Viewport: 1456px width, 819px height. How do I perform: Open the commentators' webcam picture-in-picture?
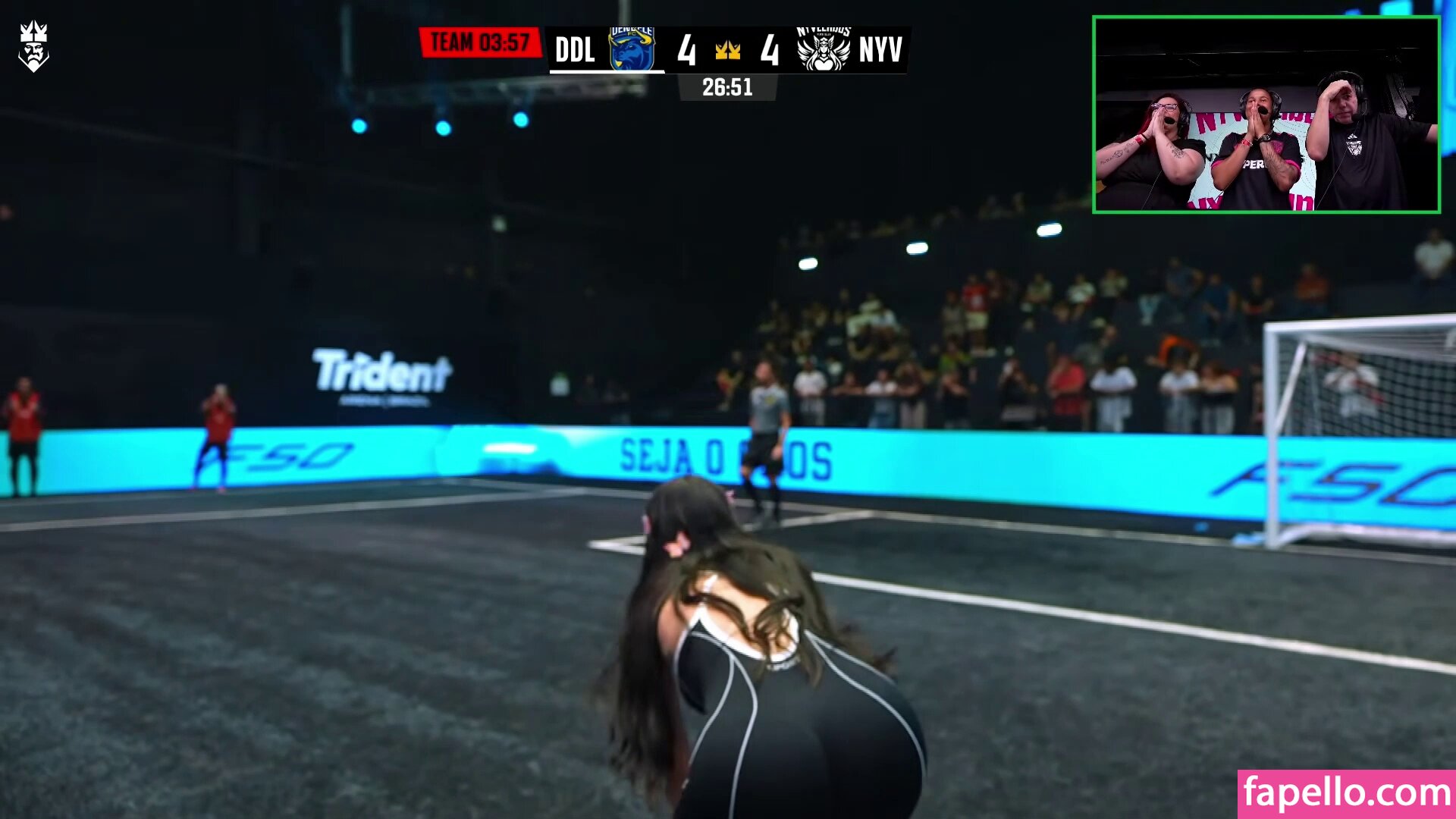pyautogui.click(x=1266, y=115)
